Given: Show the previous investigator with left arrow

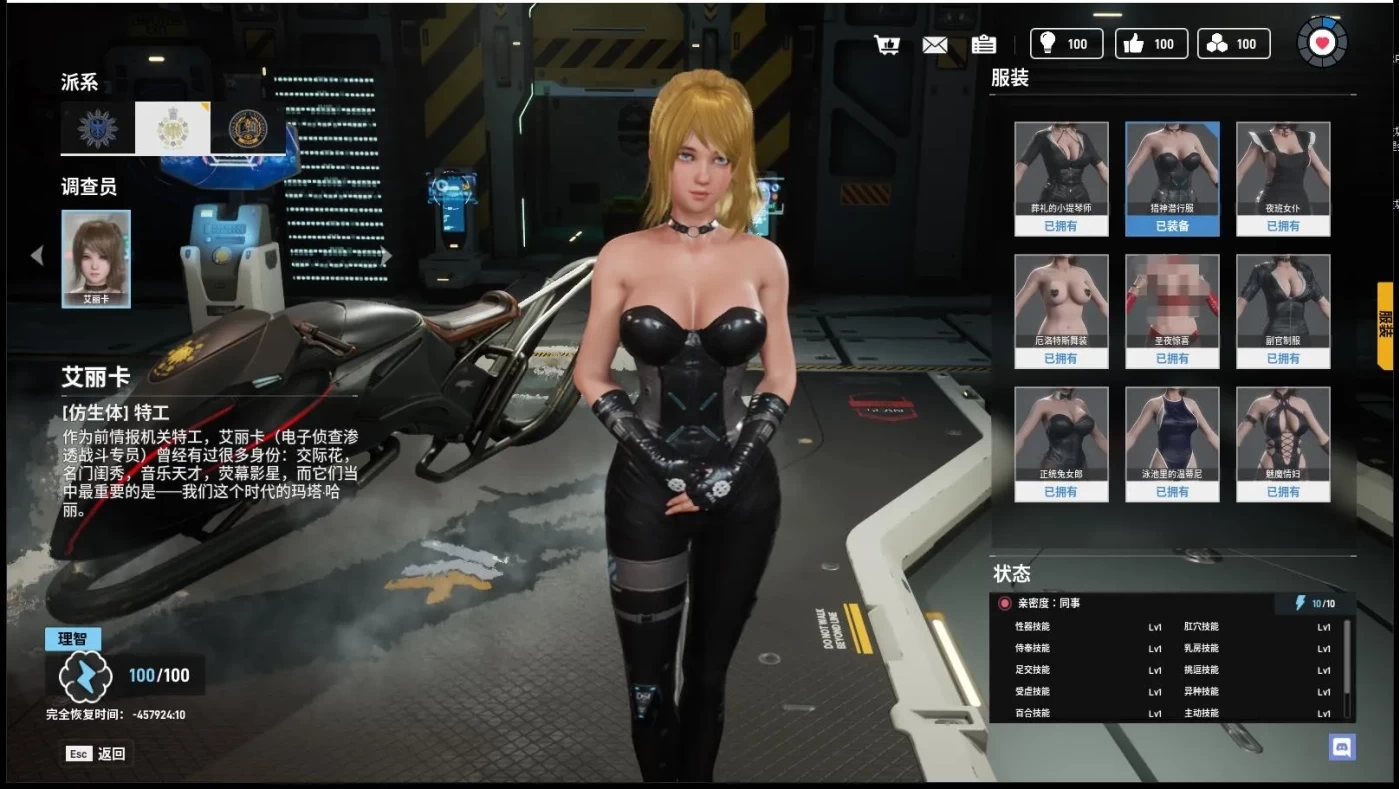Looking at the screenshot, I should 37,256.
